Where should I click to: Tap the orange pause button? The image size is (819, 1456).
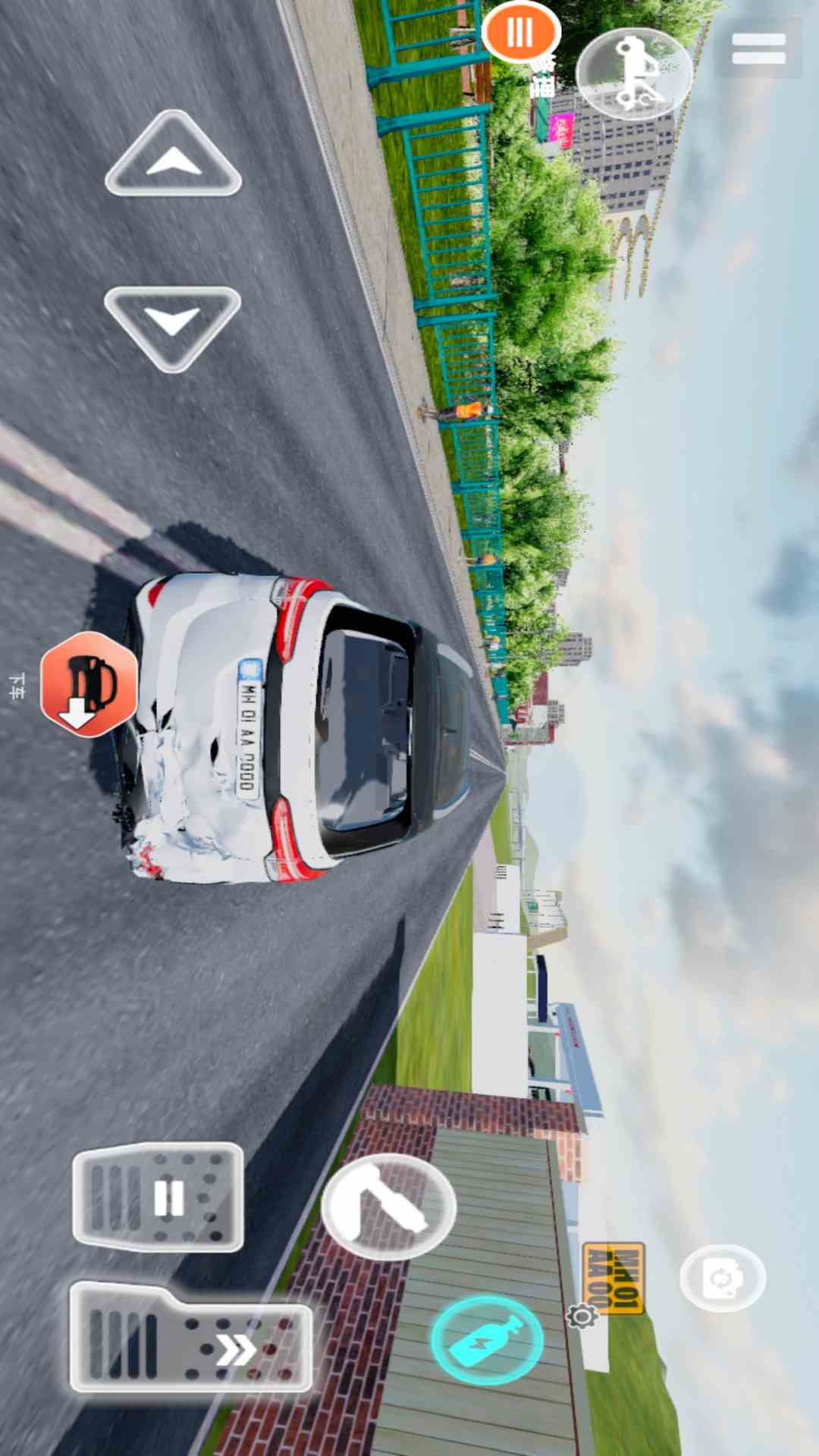[520, 33]
